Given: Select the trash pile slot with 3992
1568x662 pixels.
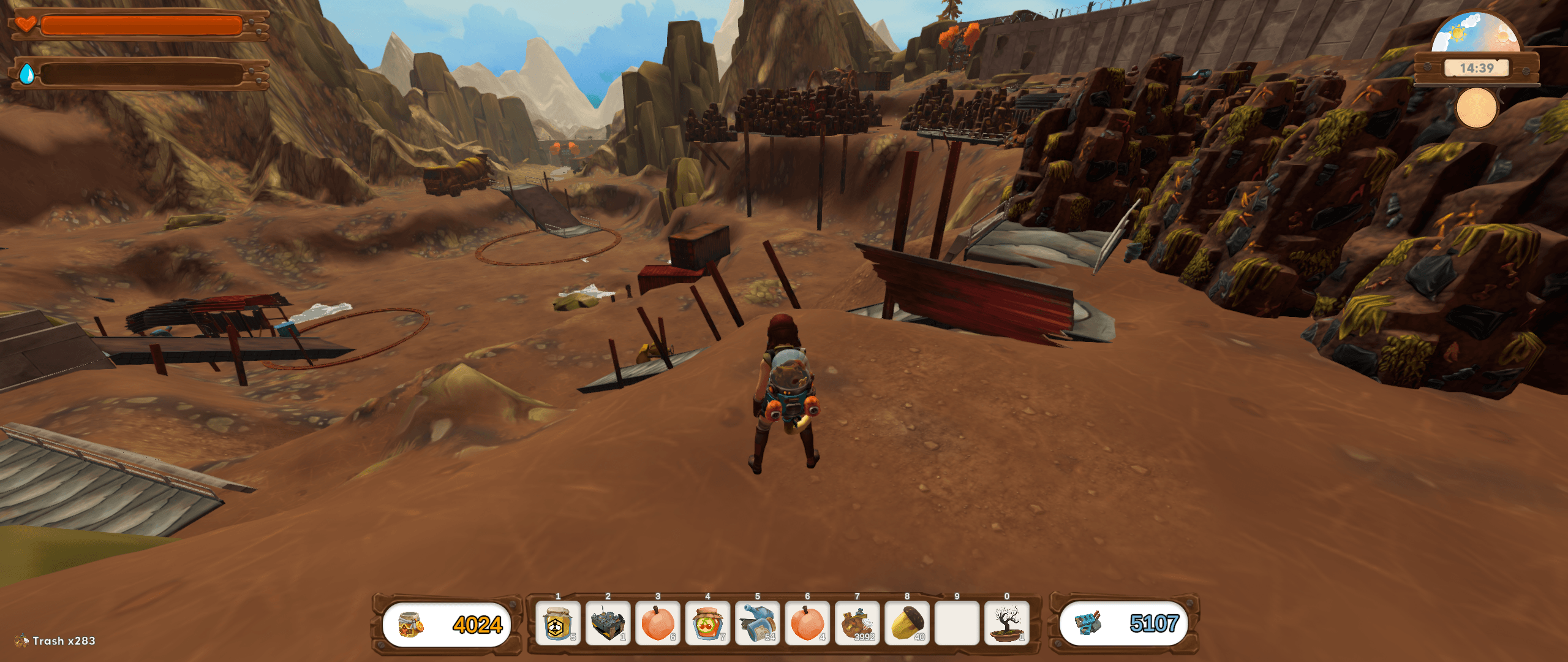Looking at the screenshot, I should pos(857,623).
